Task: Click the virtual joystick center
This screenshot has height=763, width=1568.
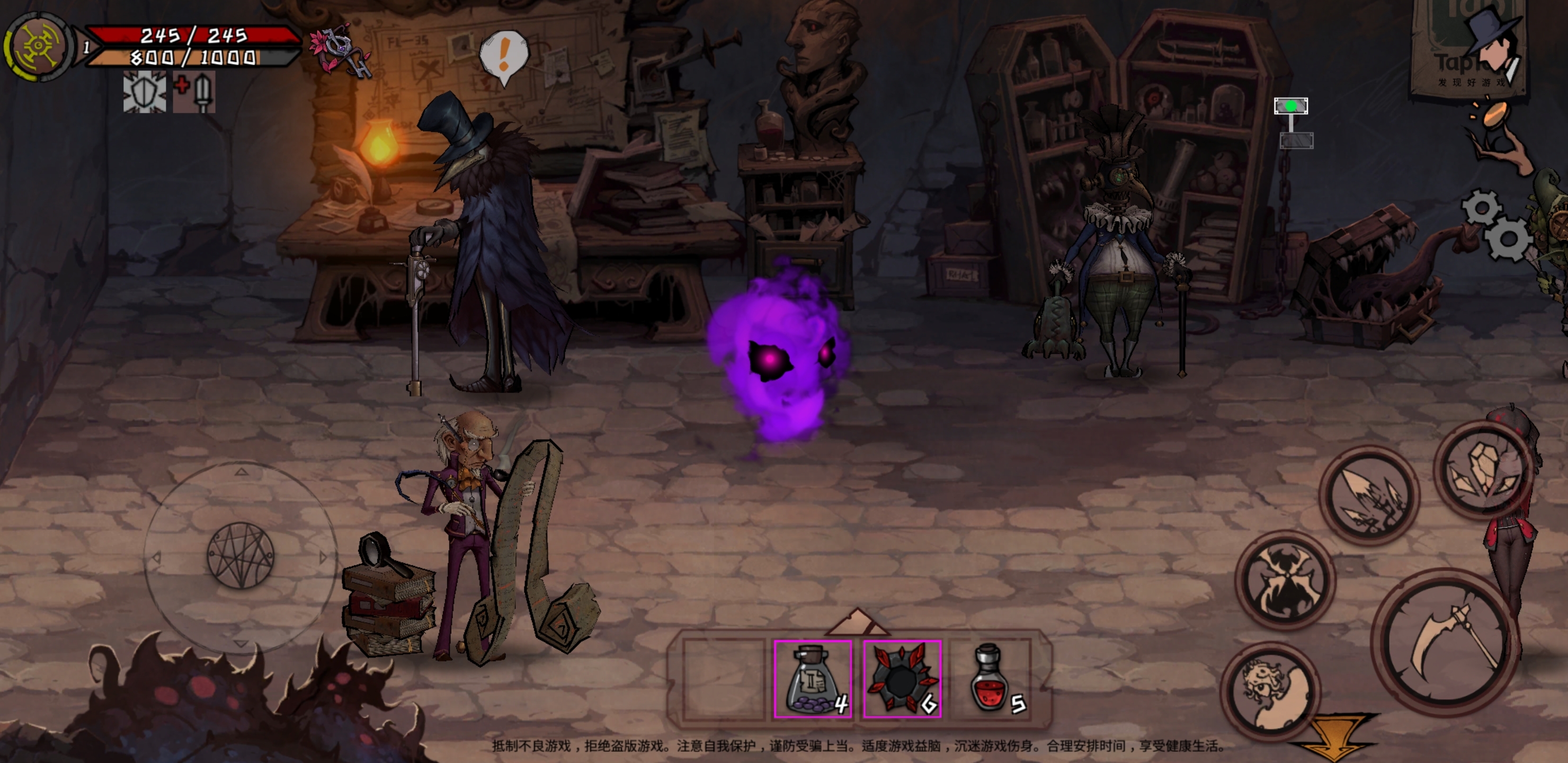Action: tap(240, 555)
